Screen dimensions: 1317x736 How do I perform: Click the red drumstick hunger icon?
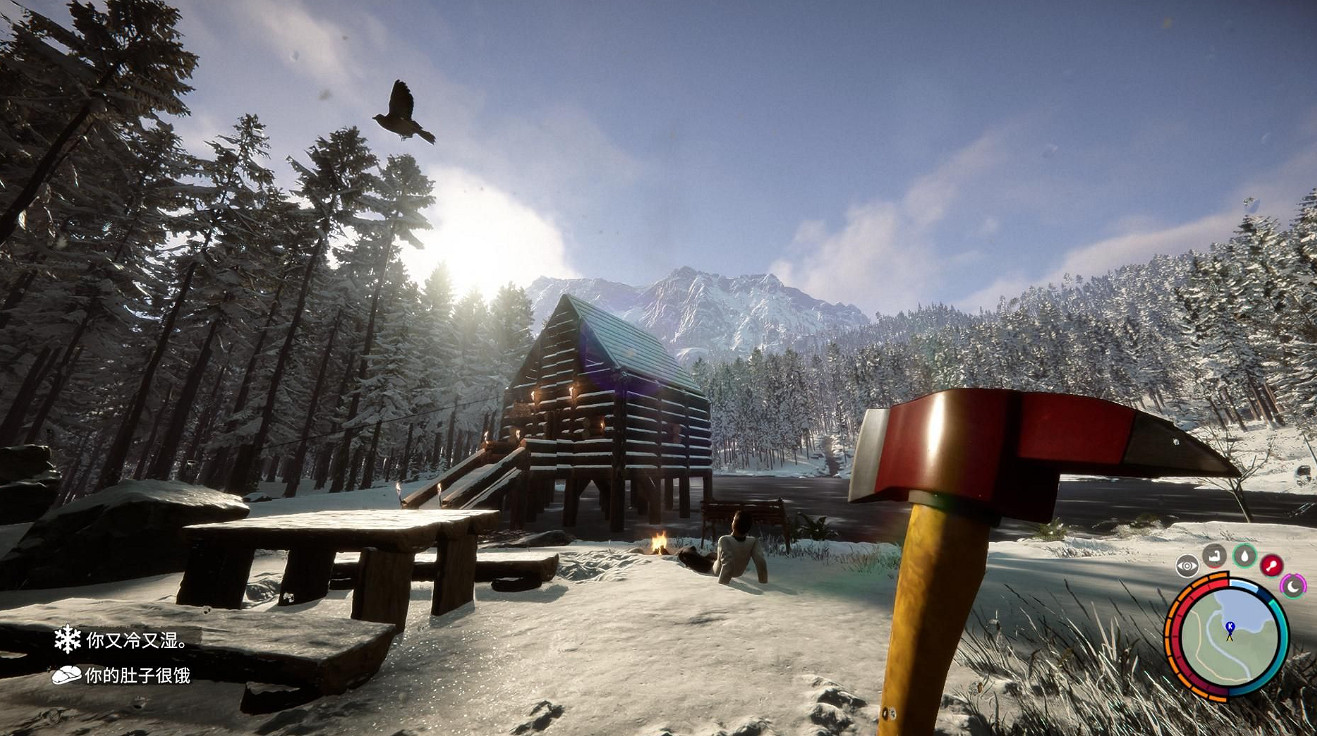(x=1272, y=565)
